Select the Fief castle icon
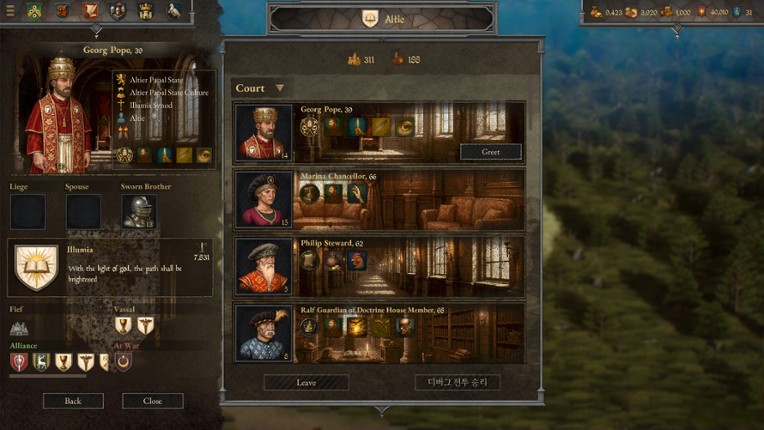 click(19, 327)
